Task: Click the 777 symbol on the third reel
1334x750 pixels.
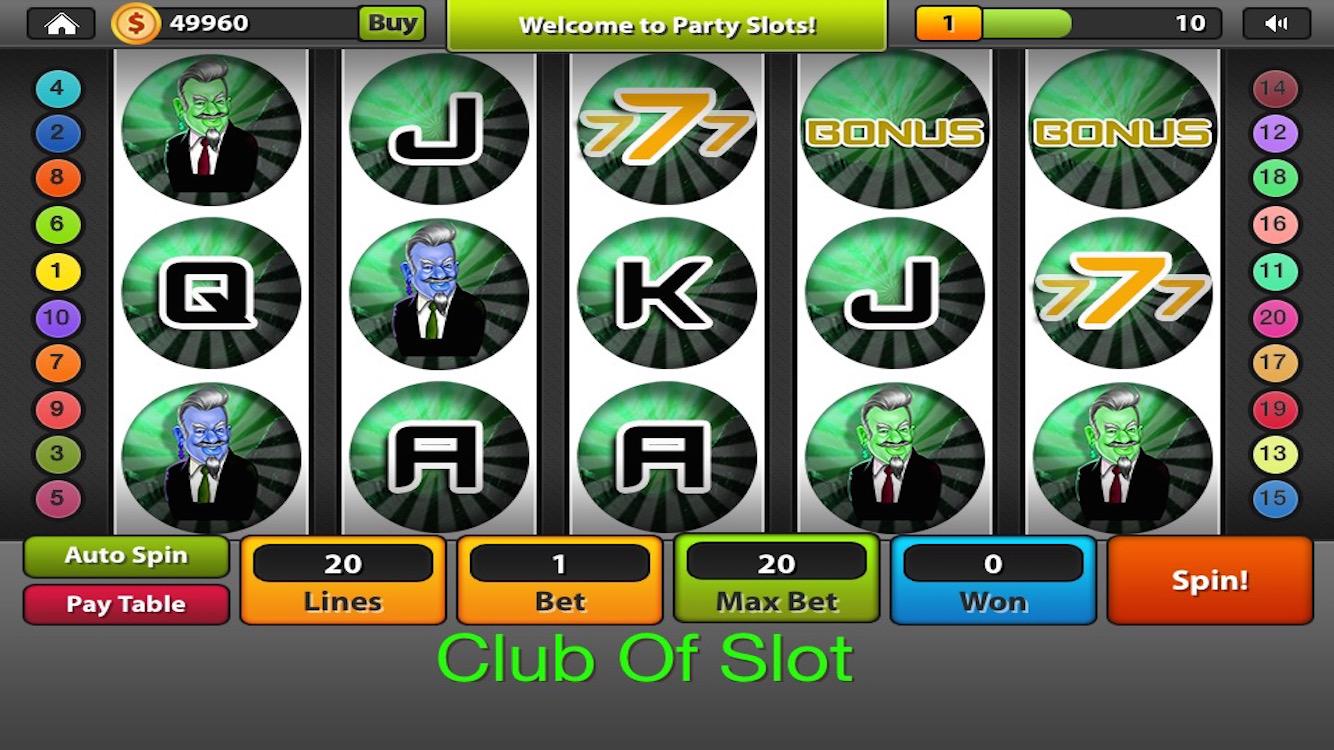Action: tap(667, 128)
